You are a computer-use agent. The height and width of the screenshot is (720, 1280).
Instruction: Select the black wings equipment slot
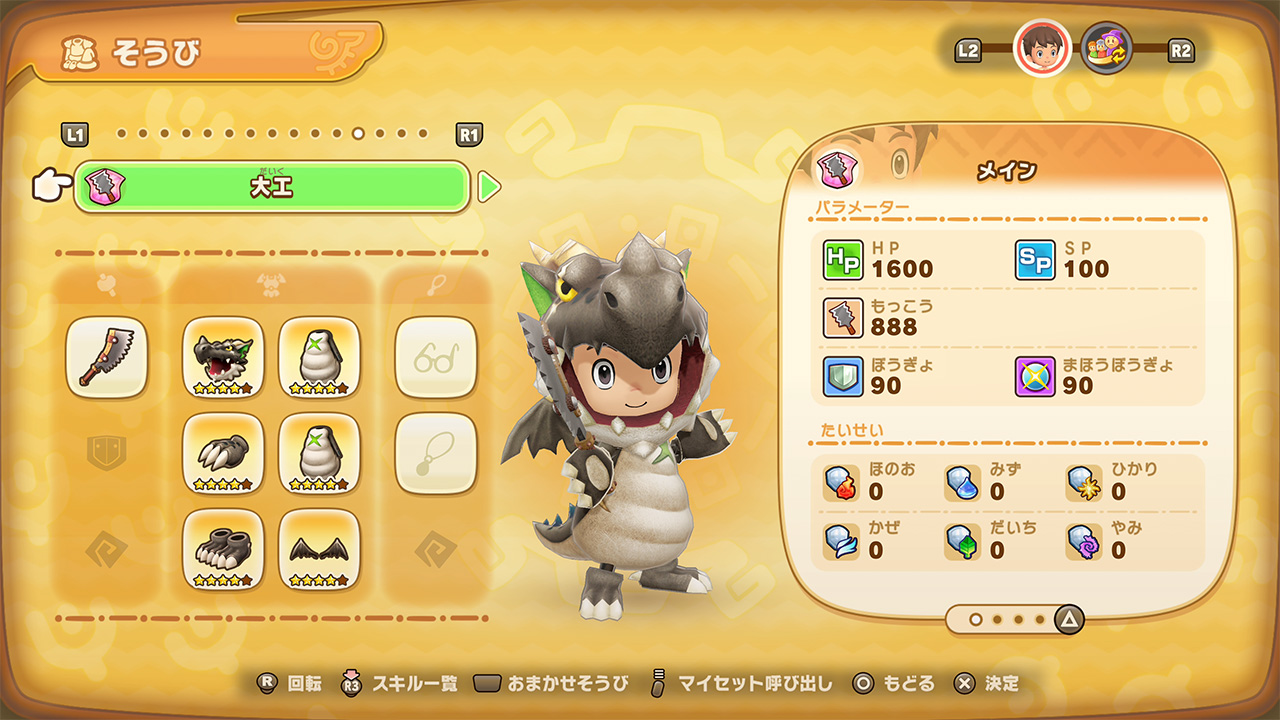pyautogui.click(x=319, y=549)
